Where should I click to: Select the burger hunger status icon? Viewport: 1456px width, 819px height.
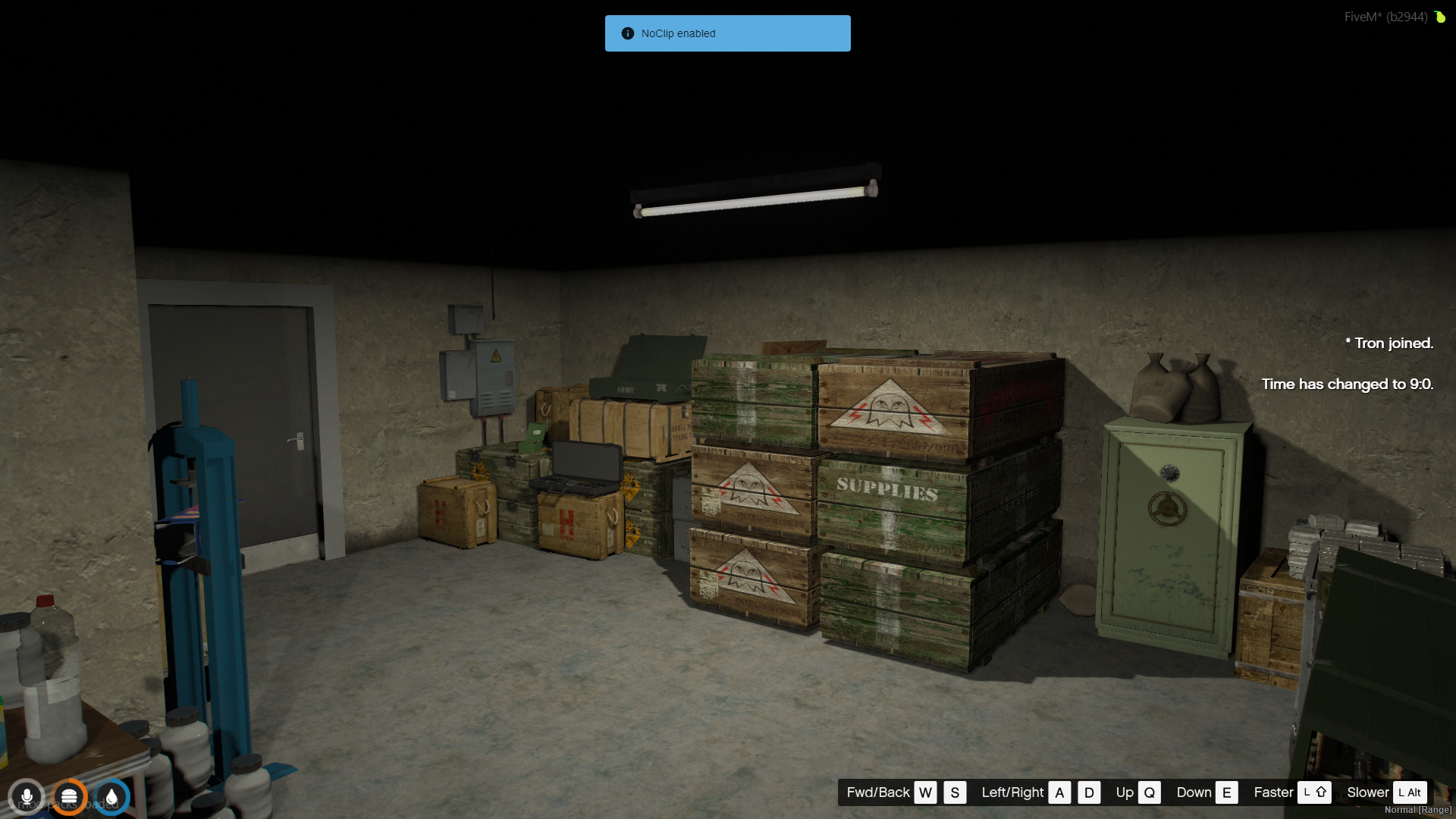point(69,797)
